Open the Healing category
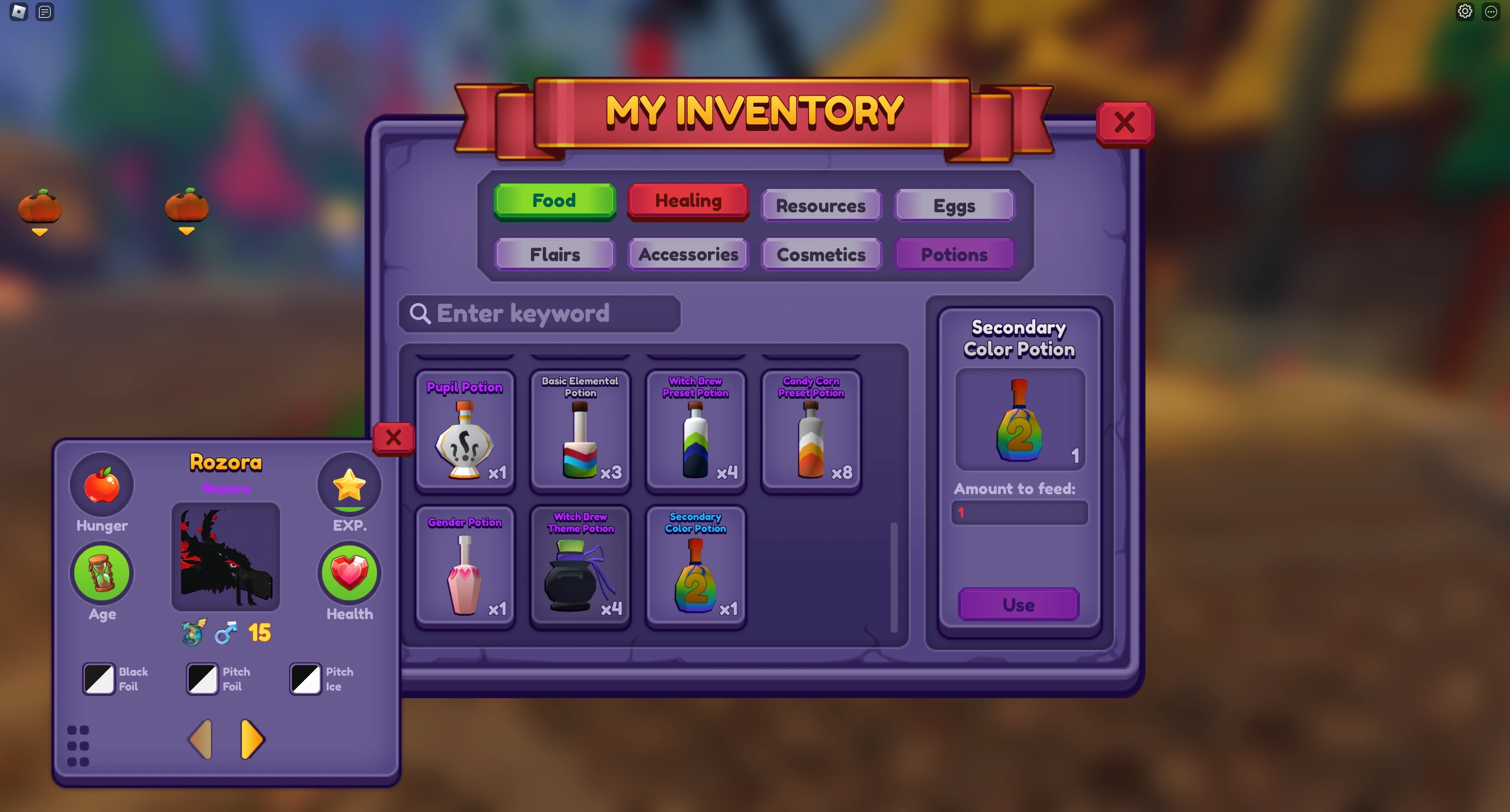1510x812 pixels. (688, 201)
